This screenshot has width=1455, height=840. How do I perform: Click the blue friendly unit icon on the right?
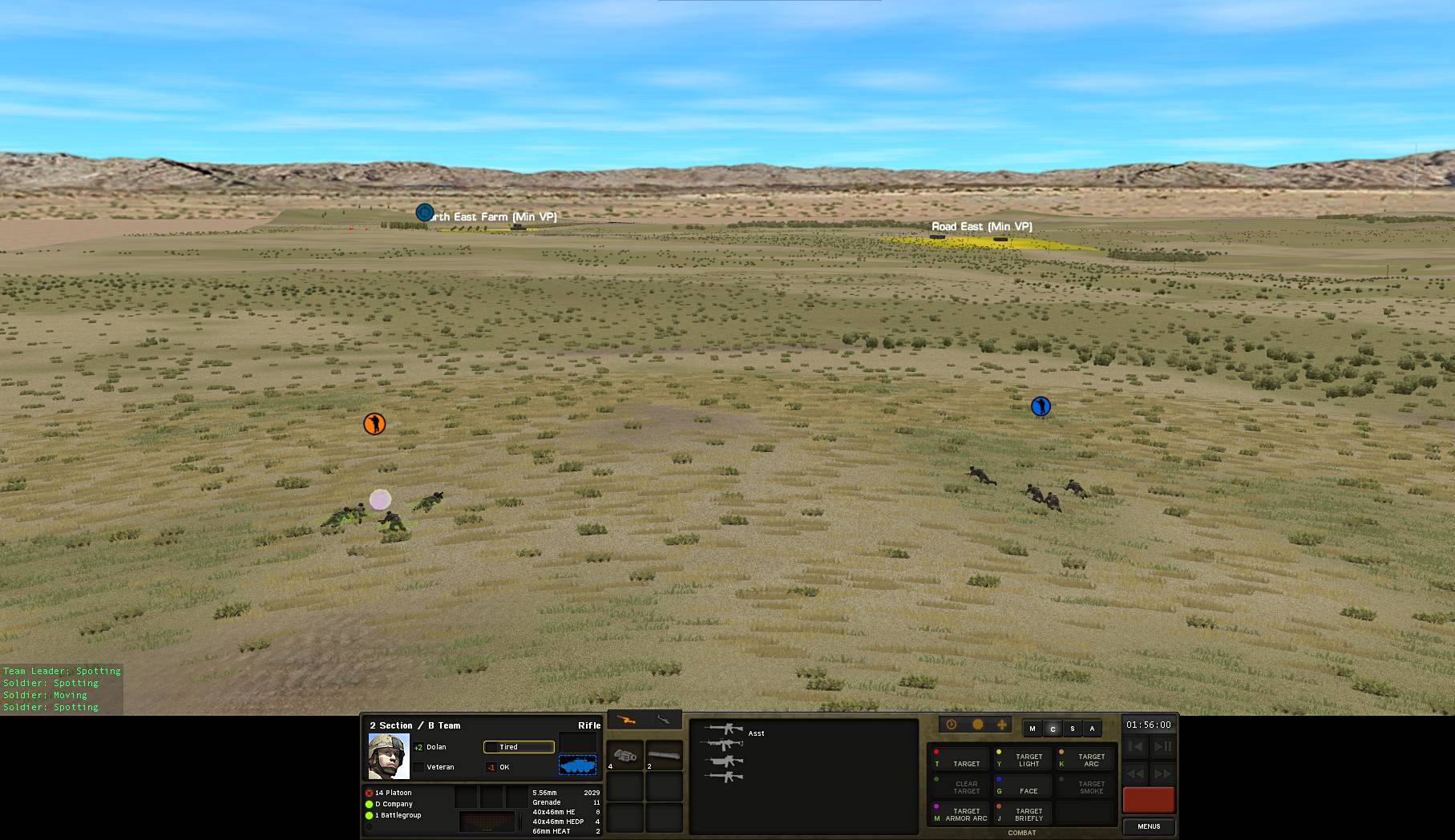point(1040,406)
